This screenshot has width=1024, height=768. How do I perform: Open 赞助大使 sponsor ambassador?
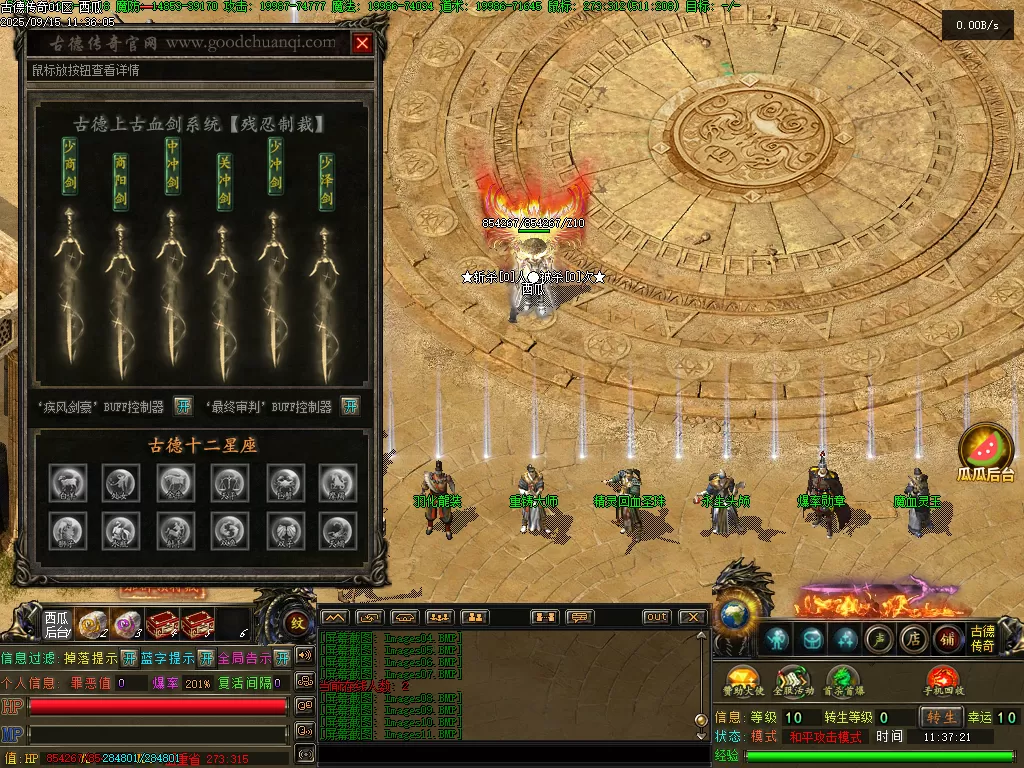741,681
